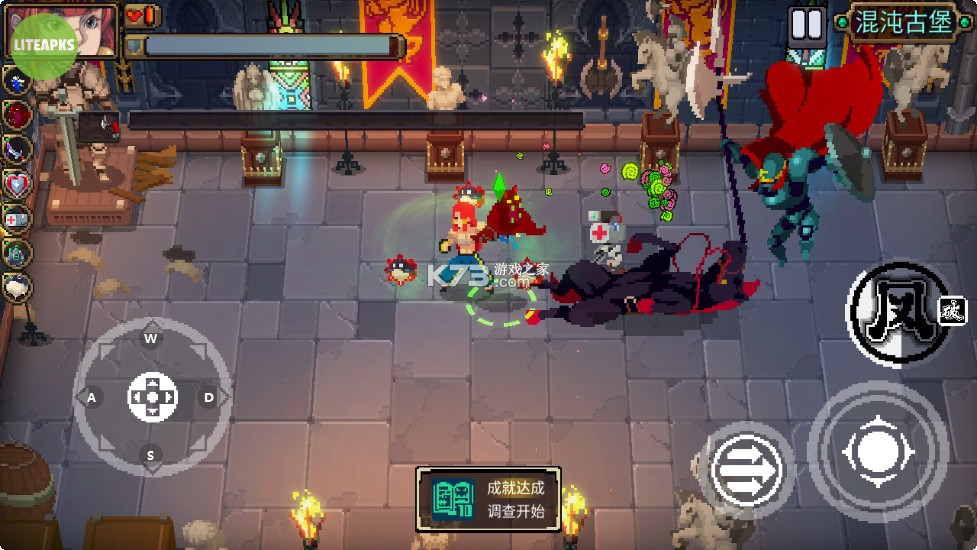The width and height of the screenshot is (977, 550).
Task: Select the dark blade item icon
Action: pyautogui.click(x=17, y=149)
